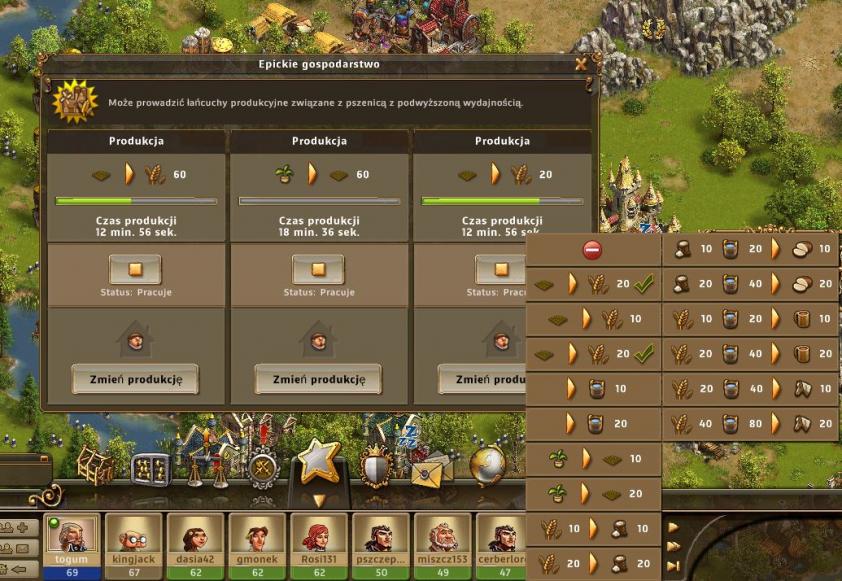Select friend kingjack in the friends bar

click(x=133, y=540)
